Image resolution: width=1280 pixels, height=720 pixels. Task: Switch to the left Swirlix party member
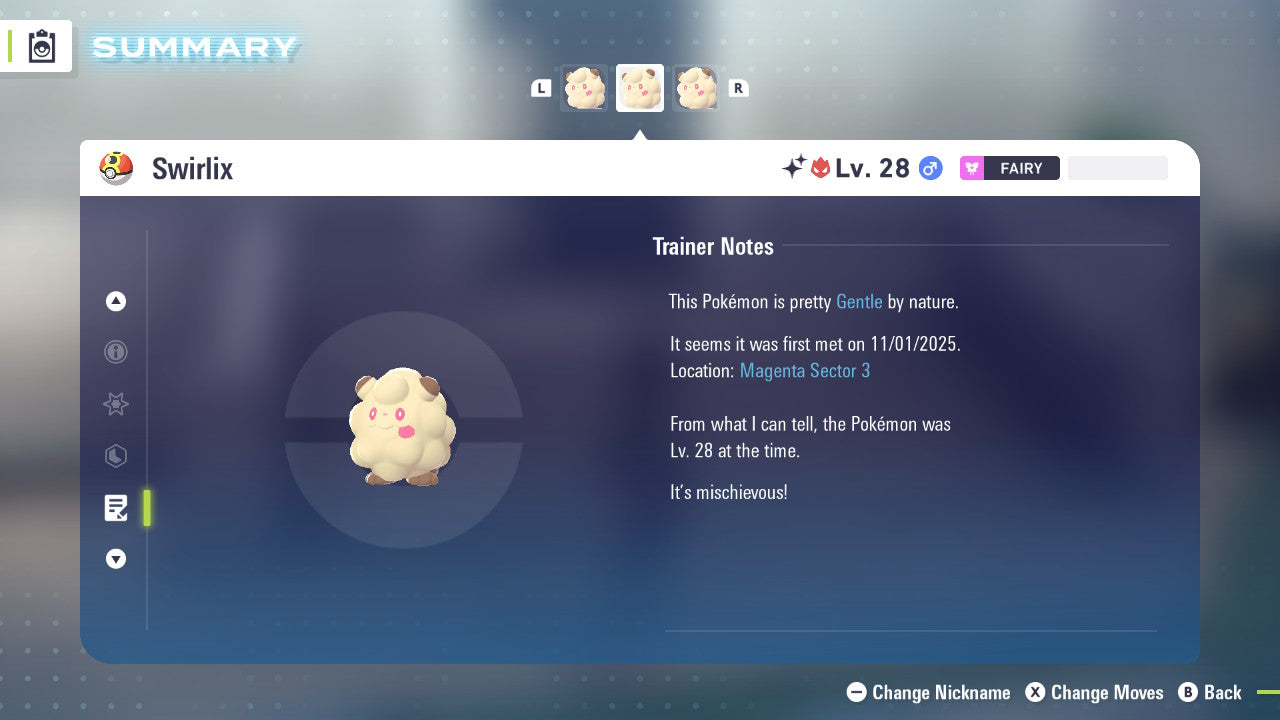tap(584, 88)
